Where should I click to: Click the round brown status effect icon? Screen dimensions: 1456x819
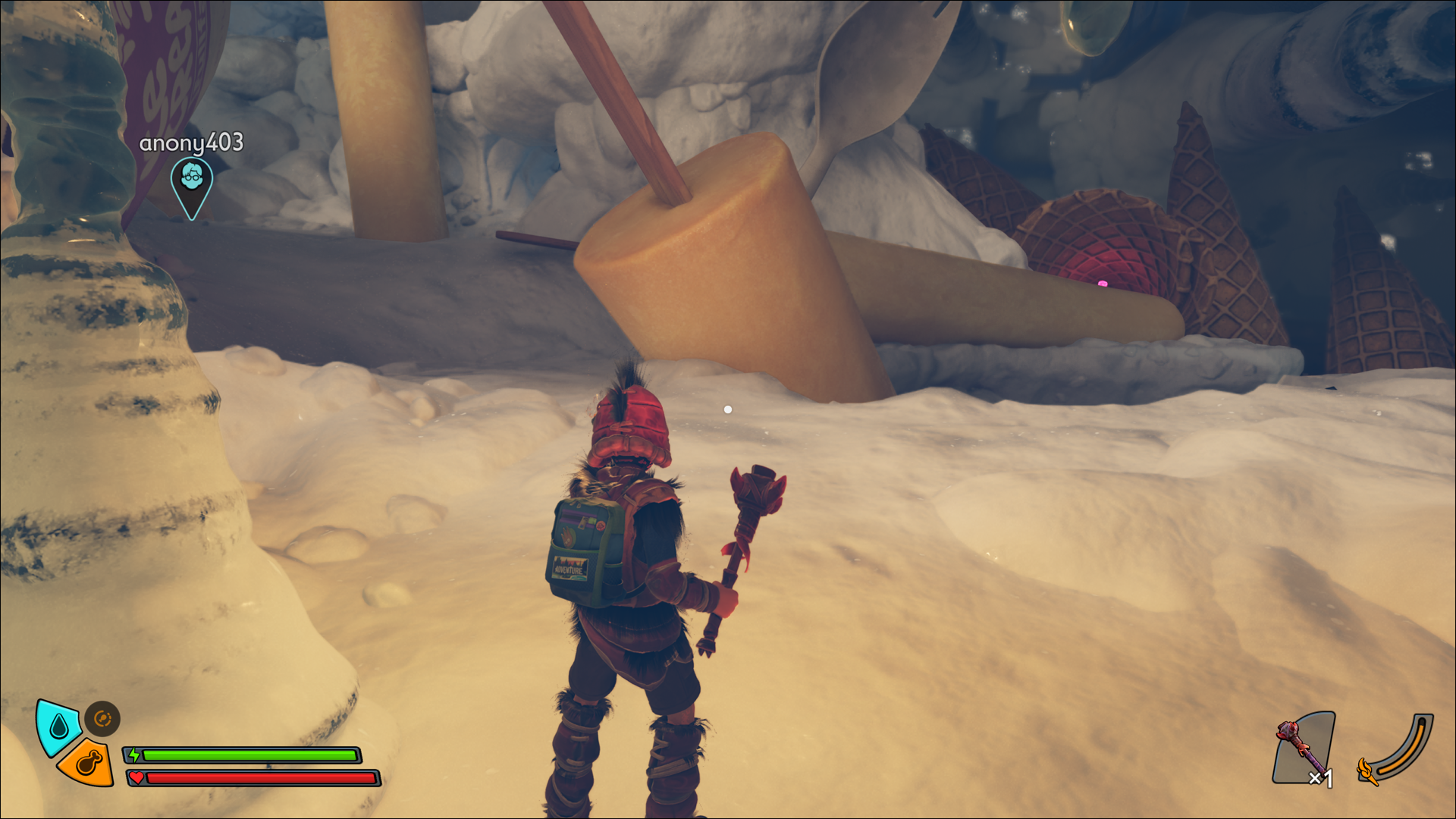point(102,718)
